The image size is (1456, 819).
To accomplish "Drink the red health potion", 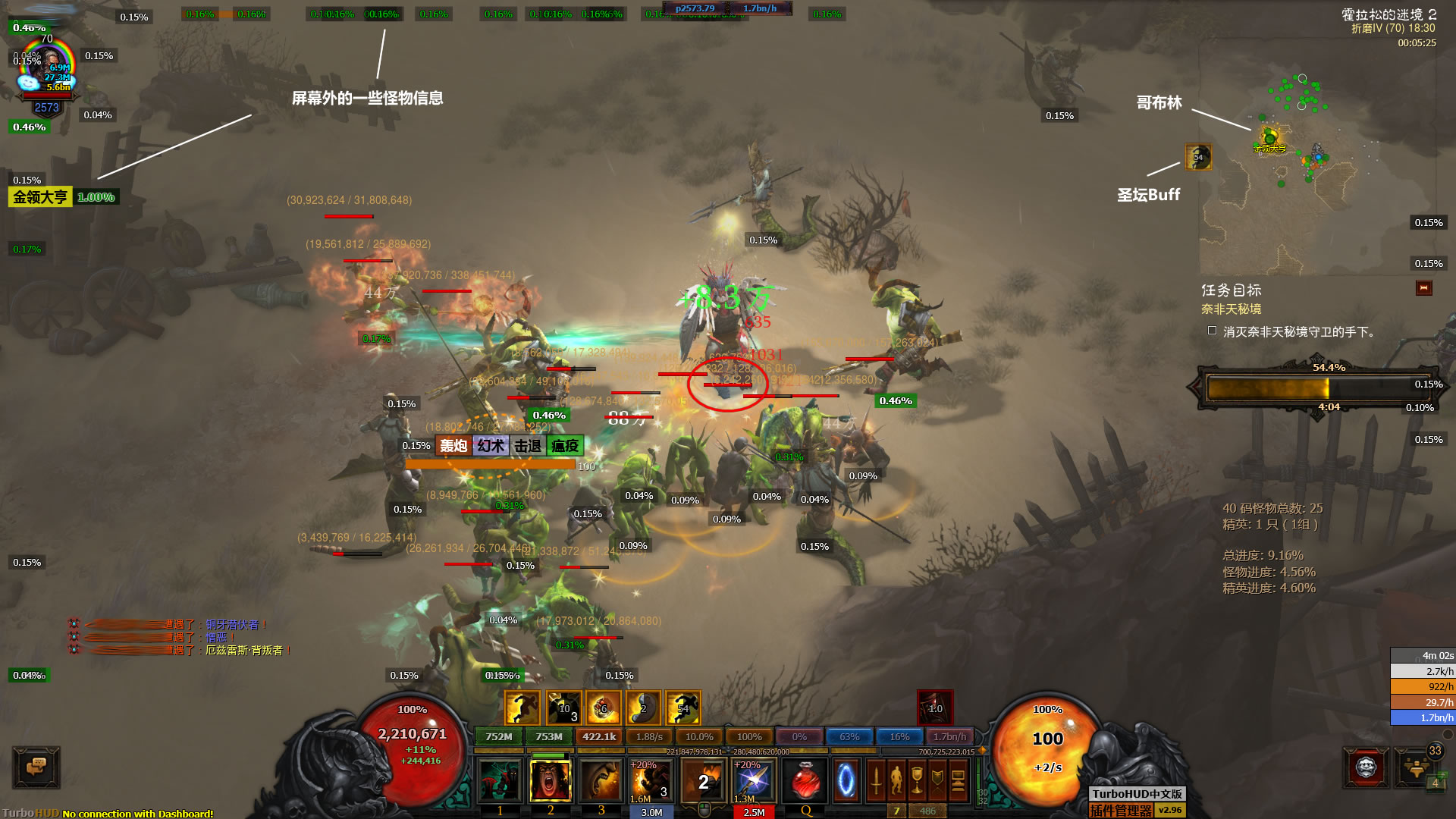I will tap(805, 781).
